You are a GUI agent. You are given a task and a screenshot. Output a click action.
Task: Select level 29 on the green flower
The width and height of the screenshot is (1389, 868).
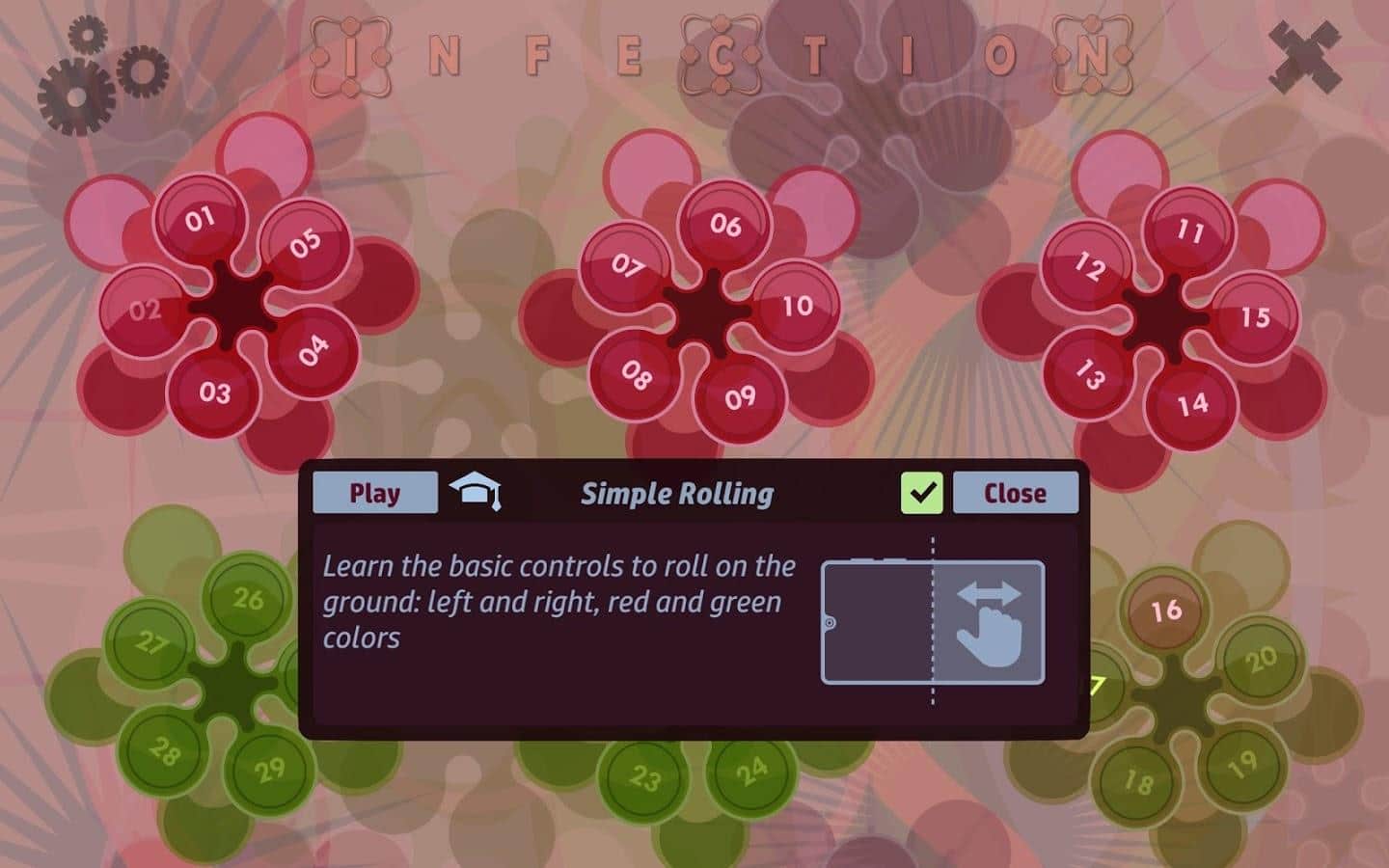271,770
